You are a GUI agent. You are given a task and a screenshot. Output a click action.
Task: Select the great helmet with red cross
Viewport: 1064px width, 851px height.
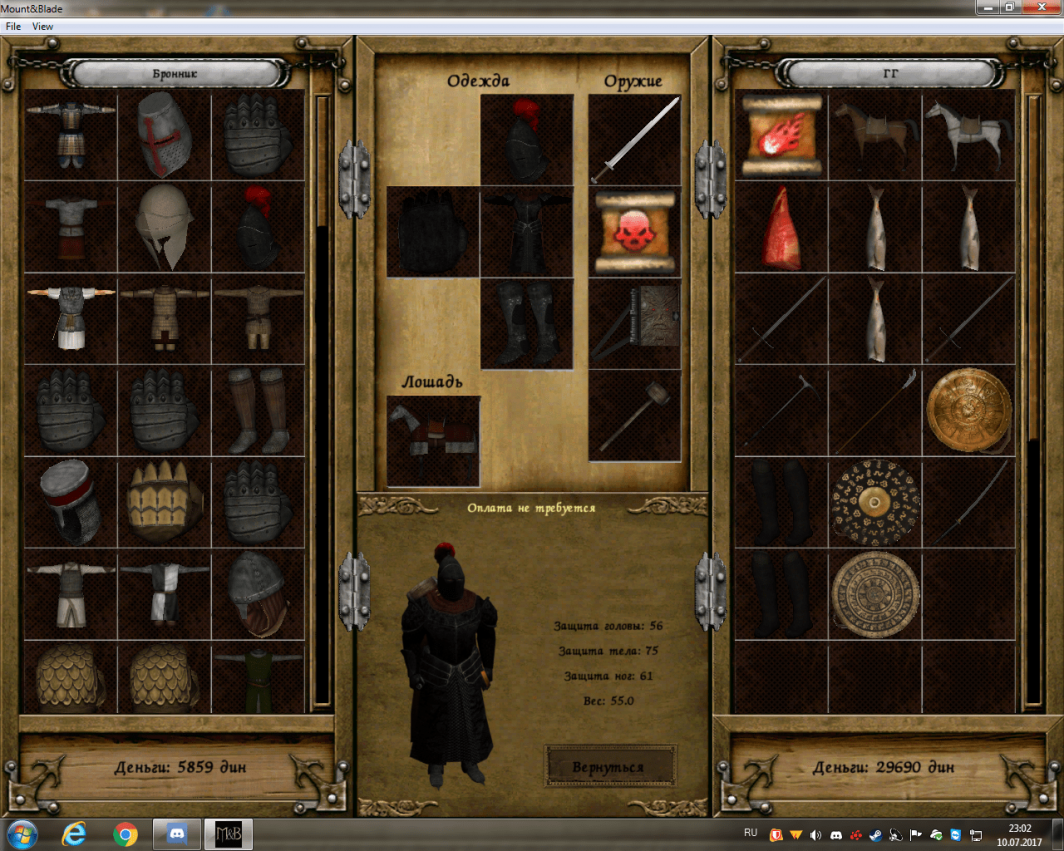tap(164, 135)
